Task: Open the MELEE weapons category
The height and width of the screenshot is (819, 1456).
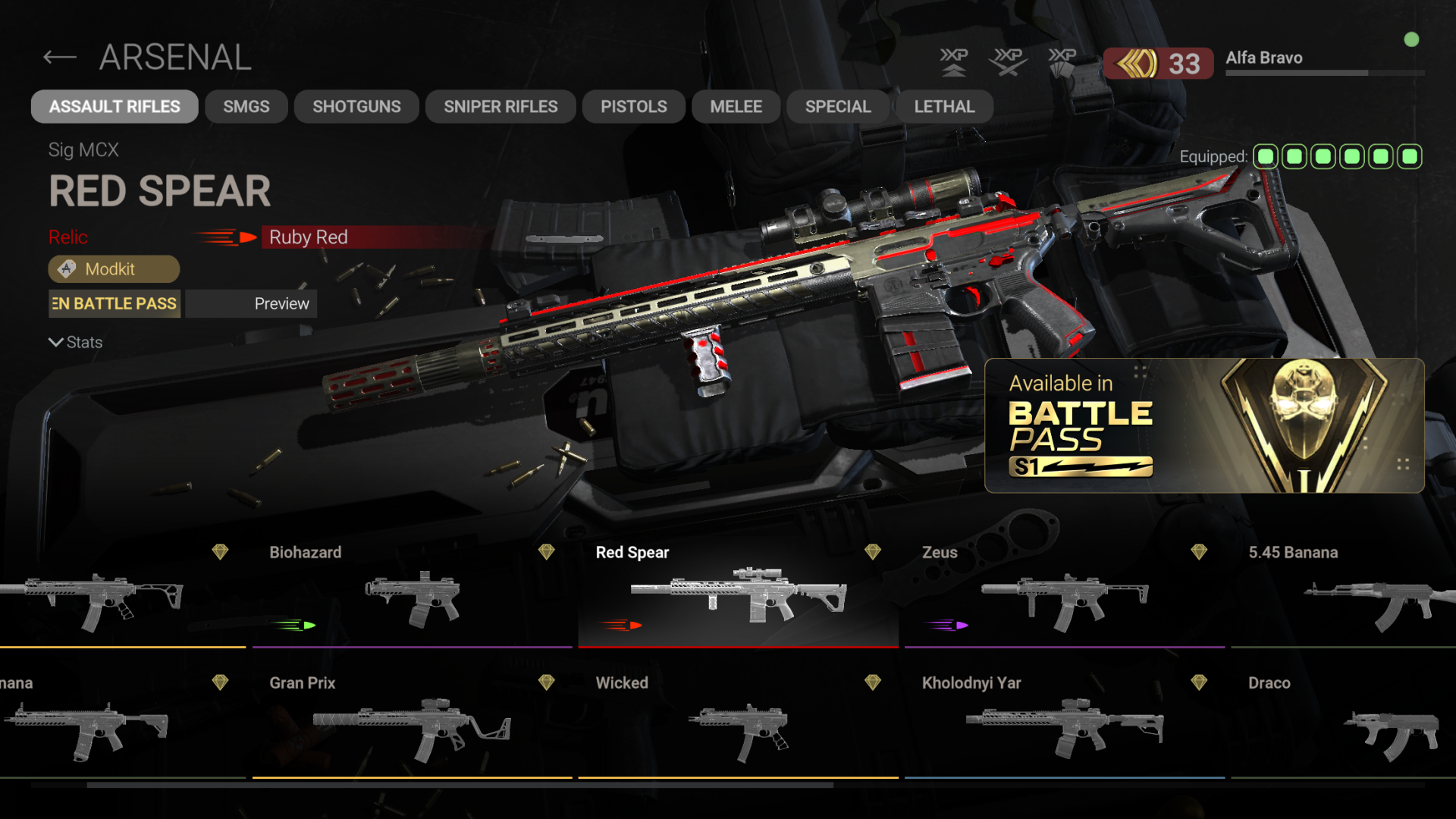Action: 735,106
